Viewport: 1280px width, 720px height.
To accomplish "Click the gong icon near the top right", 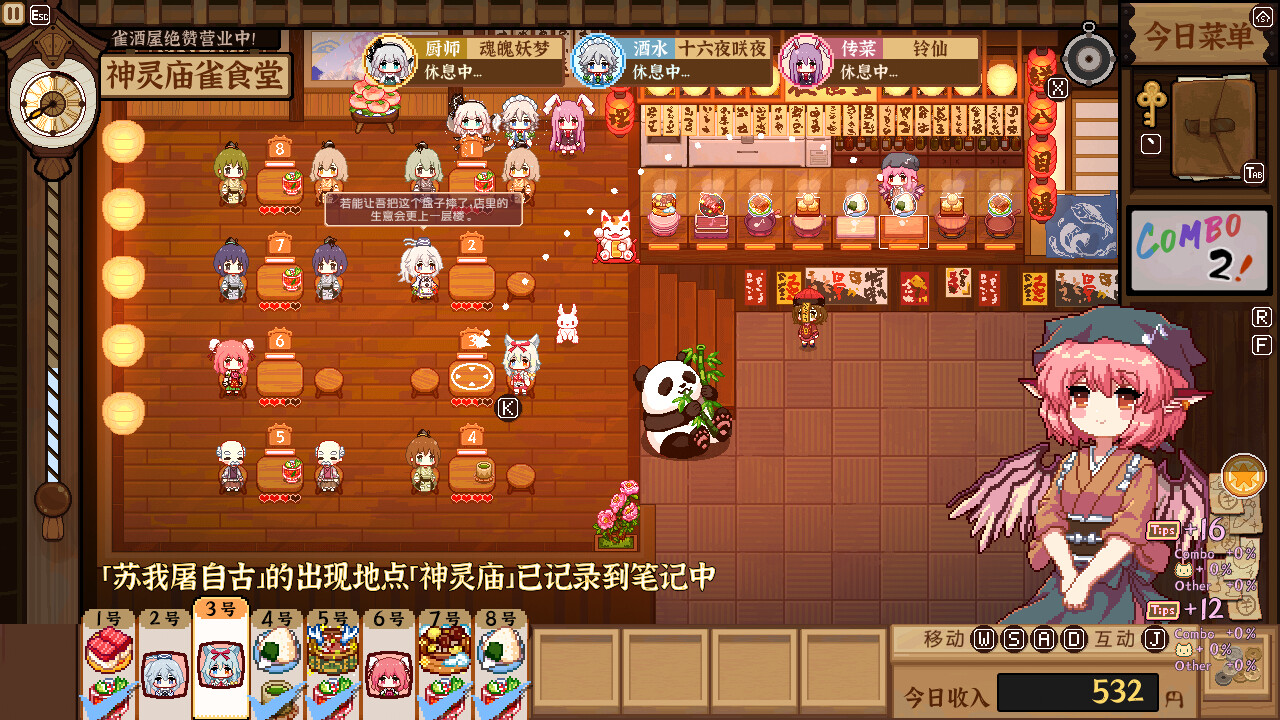I will click(x=1087, y=57).
